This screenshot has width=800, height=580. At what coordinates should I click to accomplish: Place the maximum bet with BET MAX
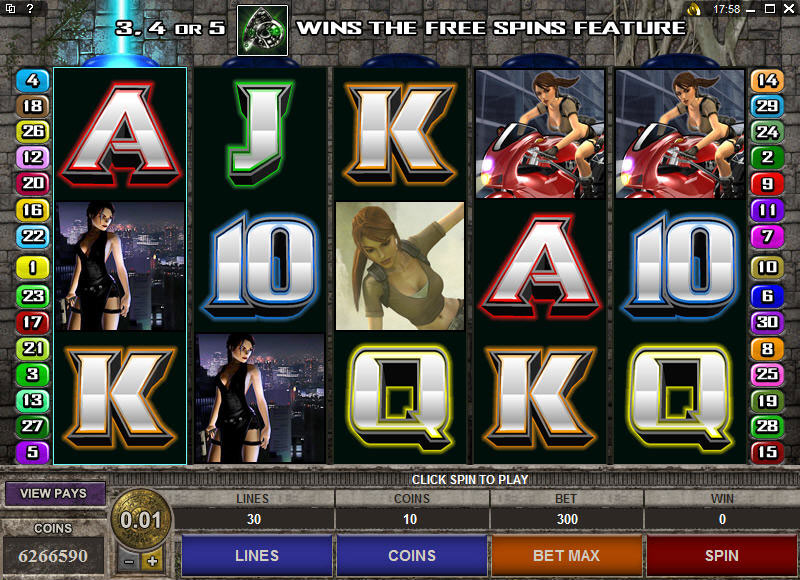pyautogui.click(x=566, y=556)
